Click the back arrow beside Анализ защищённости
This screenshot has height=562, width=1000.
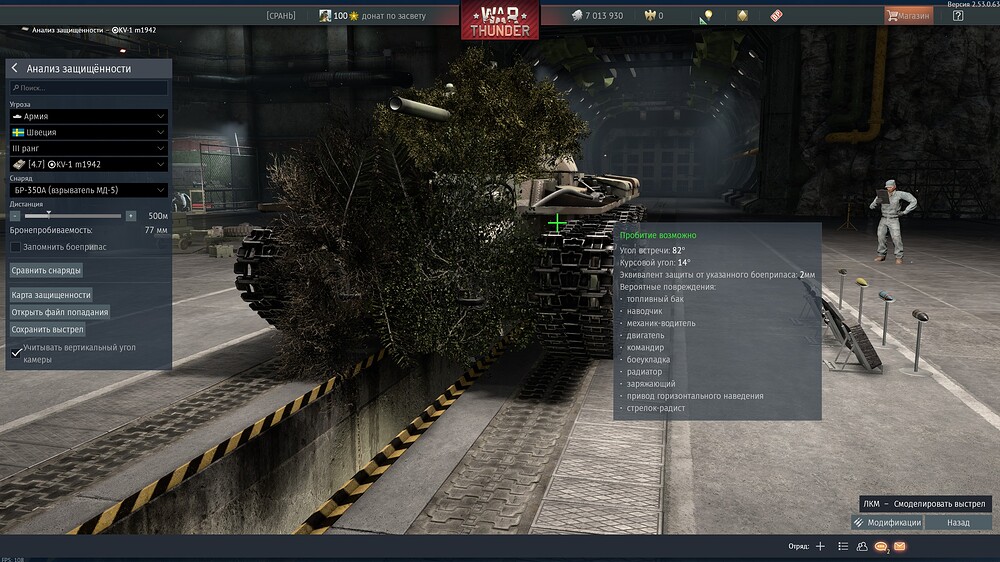[x=15, y=69]
